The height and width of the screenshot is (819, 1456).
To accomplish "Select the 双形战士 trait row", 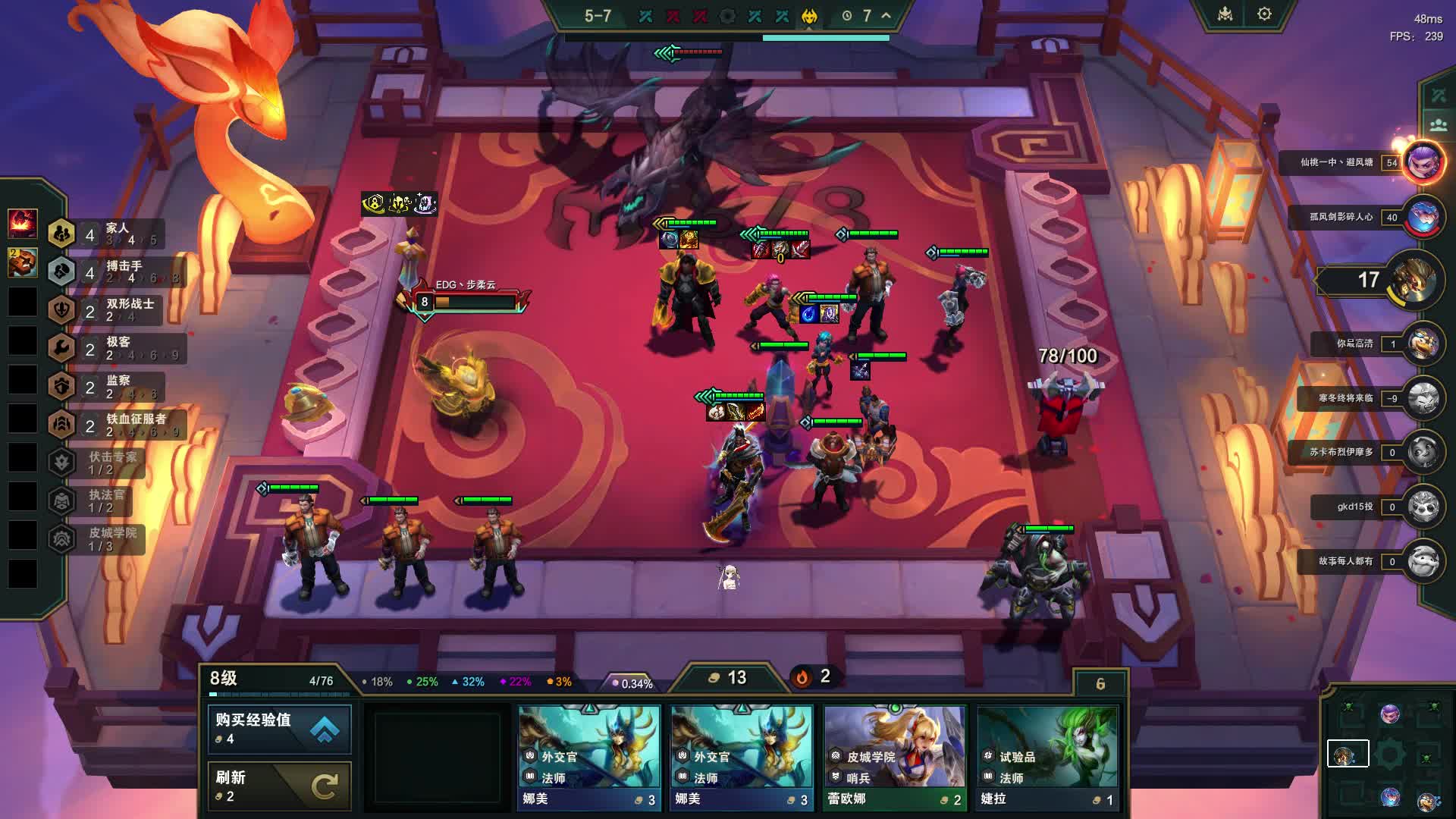I will tap(114, 309).
